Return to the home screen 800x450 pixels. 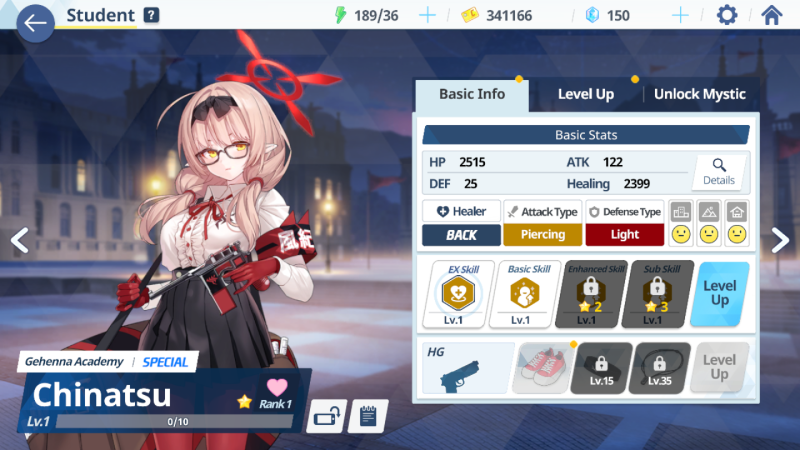(x=771, y=15)
